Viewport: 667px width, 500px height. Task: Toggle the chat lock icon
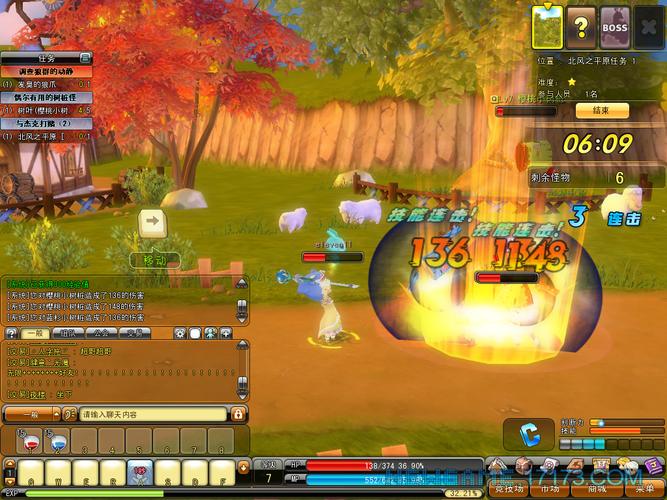pos(238,414)
